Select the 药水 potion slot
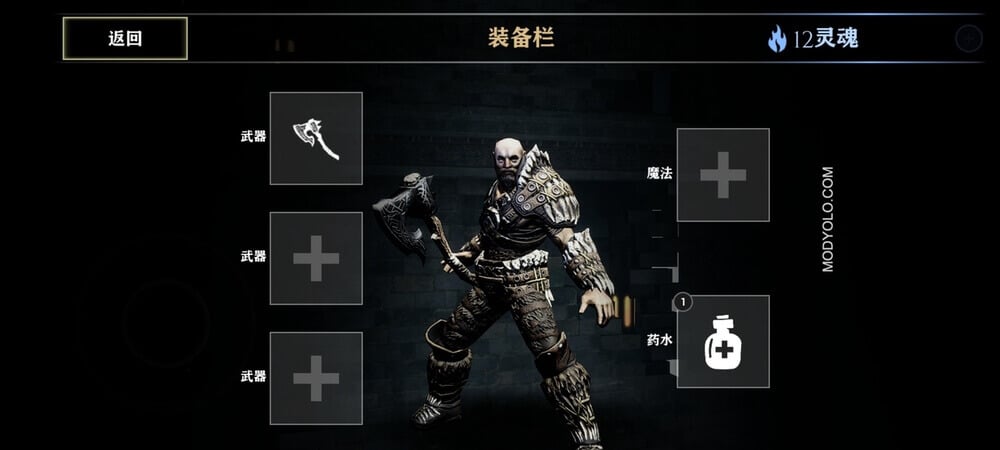Image resolution: width=1000 pixels, height=450 pixels. coord(723,341)
